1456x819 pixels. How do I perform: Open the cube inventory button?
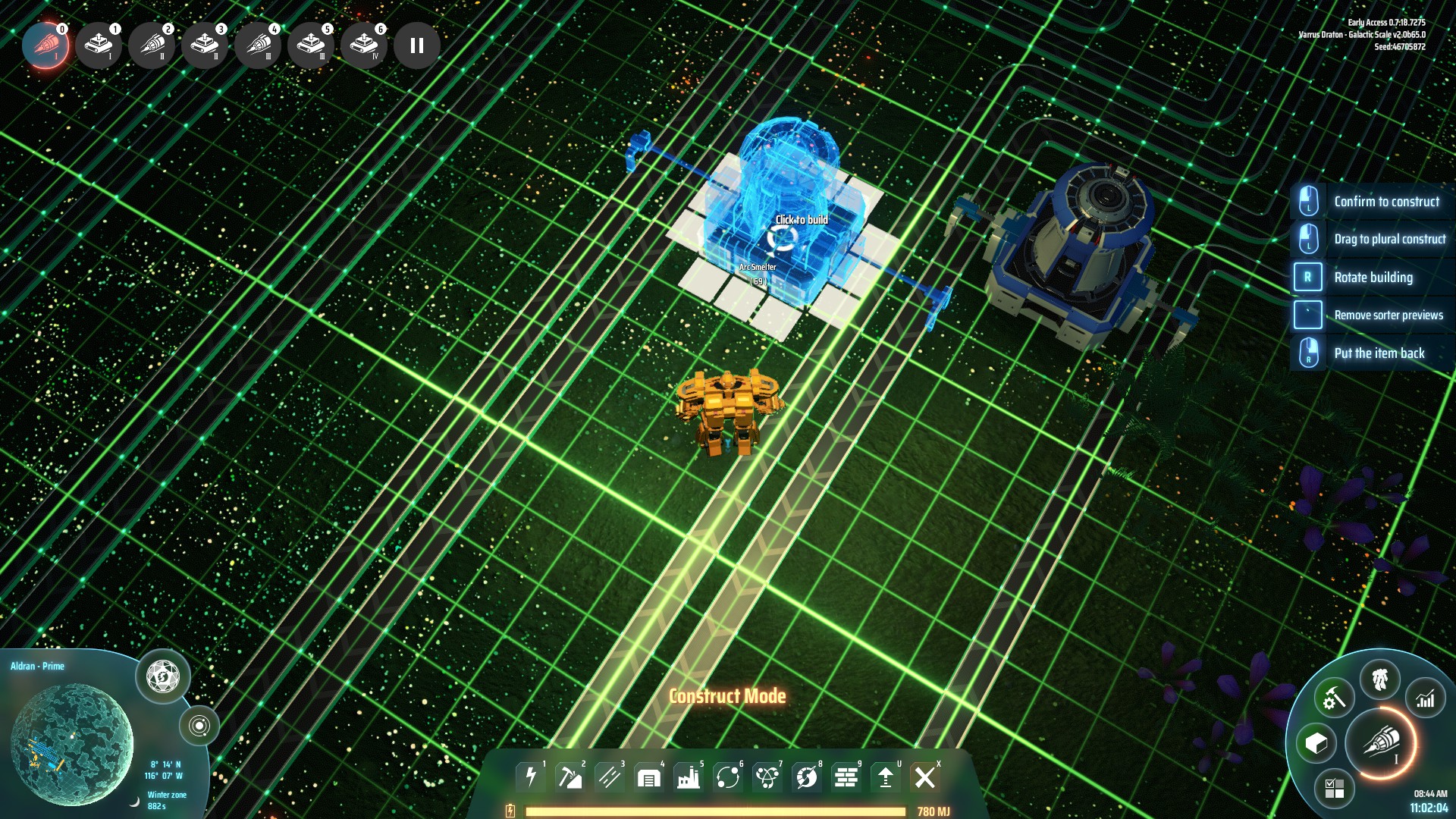1316,743
